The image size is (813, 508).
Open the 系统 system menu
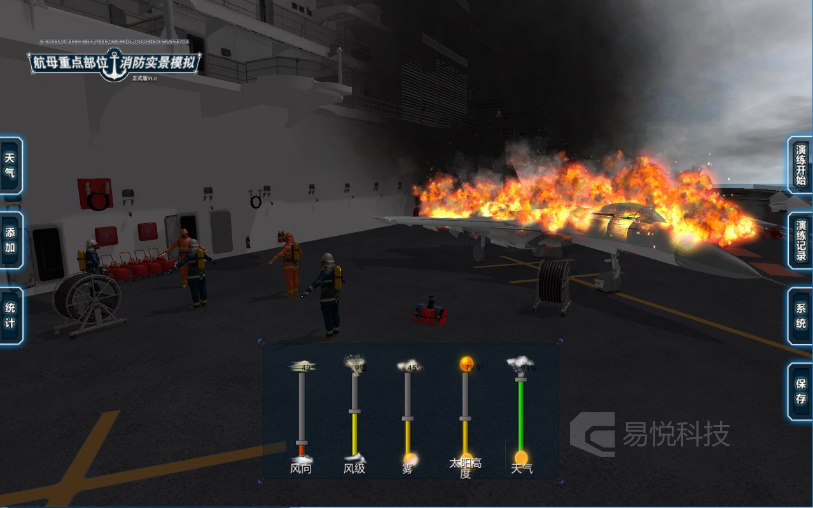point(800,315)
